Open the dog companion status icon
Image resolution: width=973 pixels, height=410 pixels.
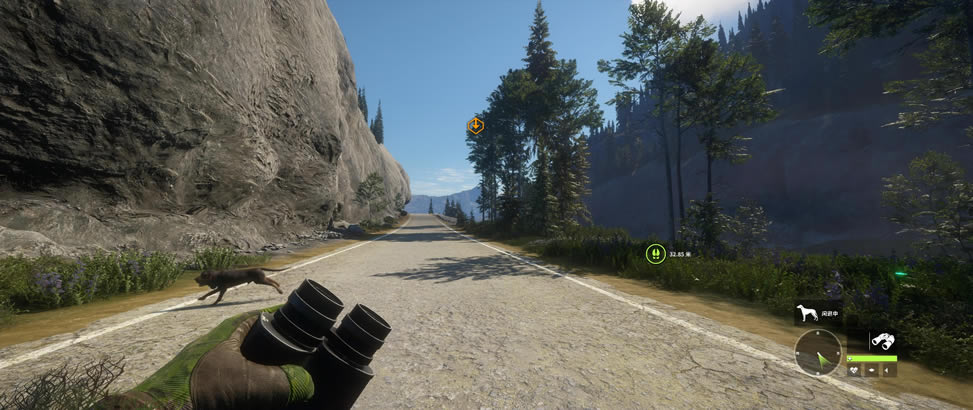tap(805, 314)
